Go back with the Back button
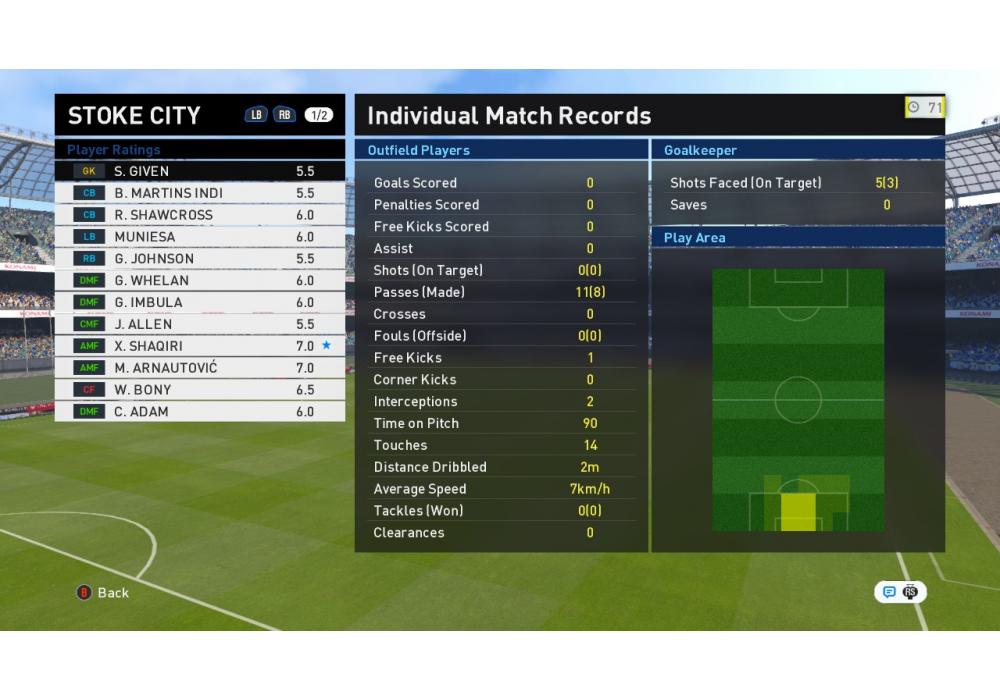 [104, 593]
